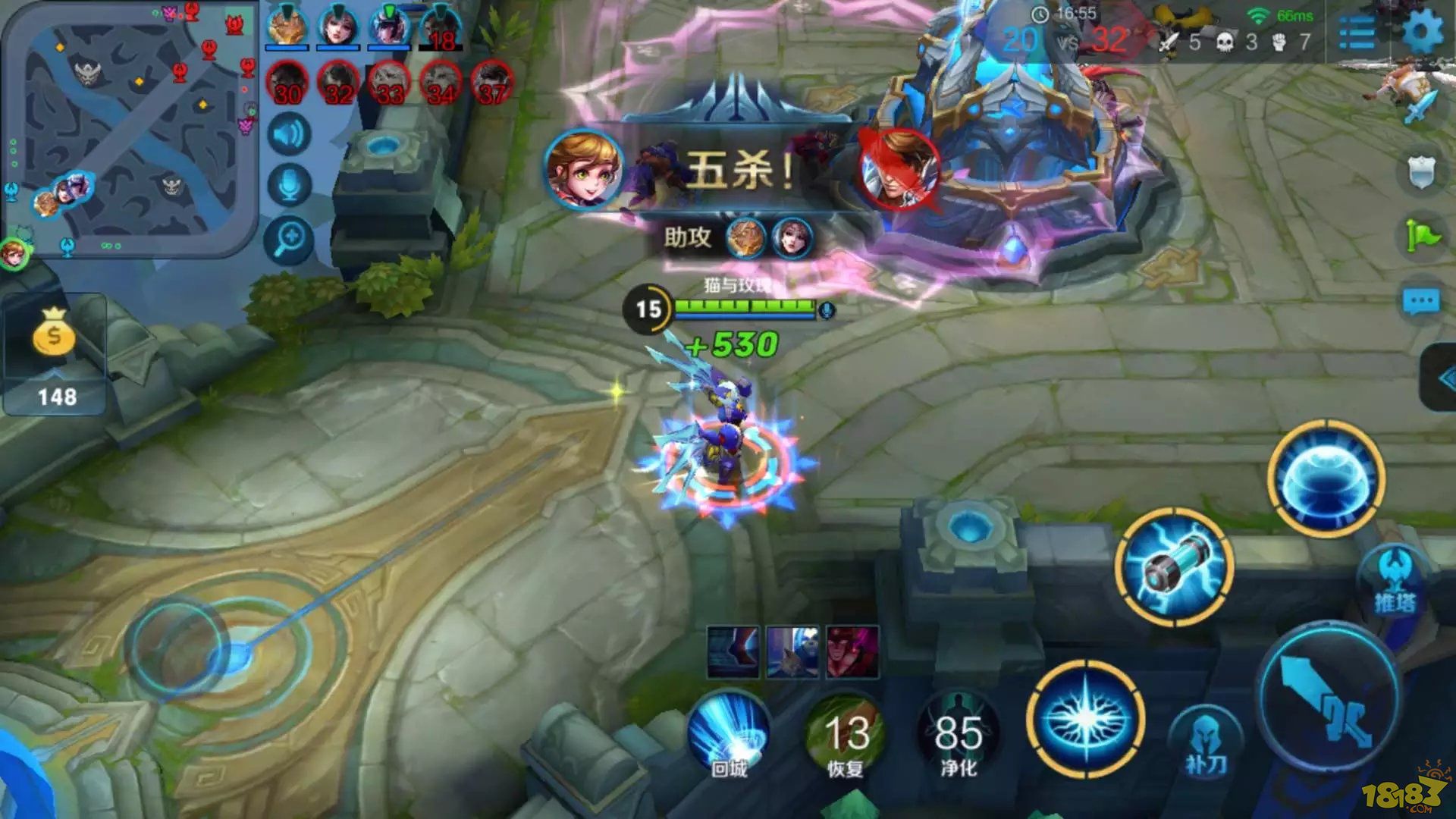Screen dimensions: 1456x819
Task: Open the chat bubble quick messages
Action: click(x=1420, y=302)
